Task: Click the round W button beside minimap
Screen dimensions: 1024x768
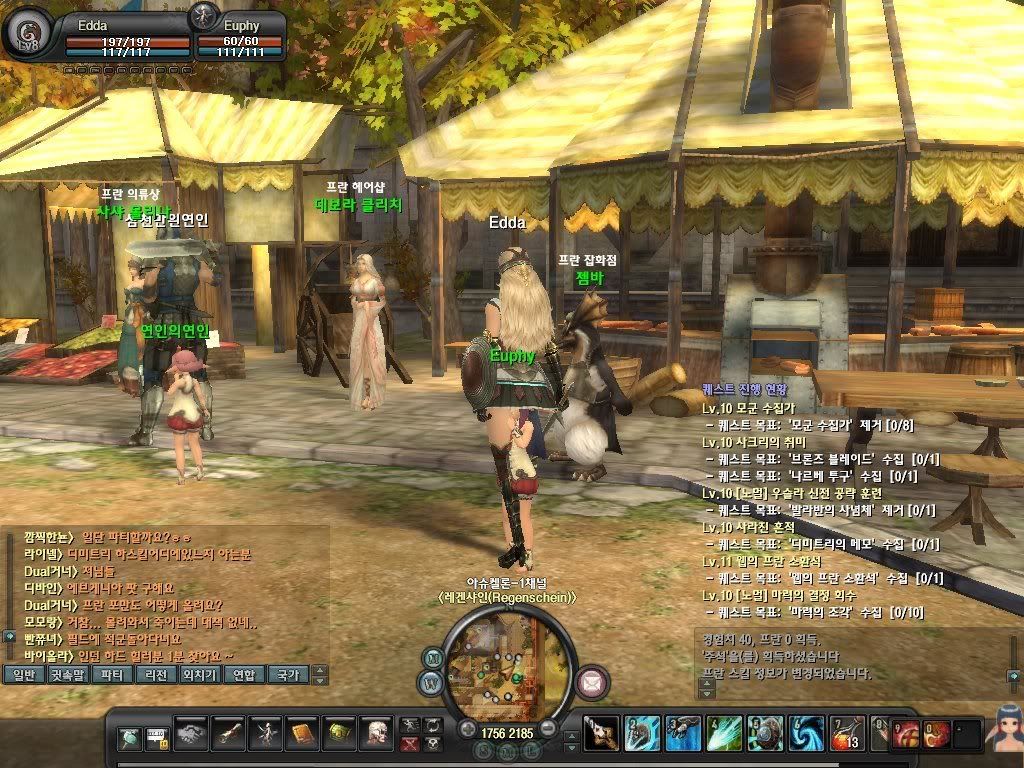Action: pyautogui.click(x=432, y=685)
